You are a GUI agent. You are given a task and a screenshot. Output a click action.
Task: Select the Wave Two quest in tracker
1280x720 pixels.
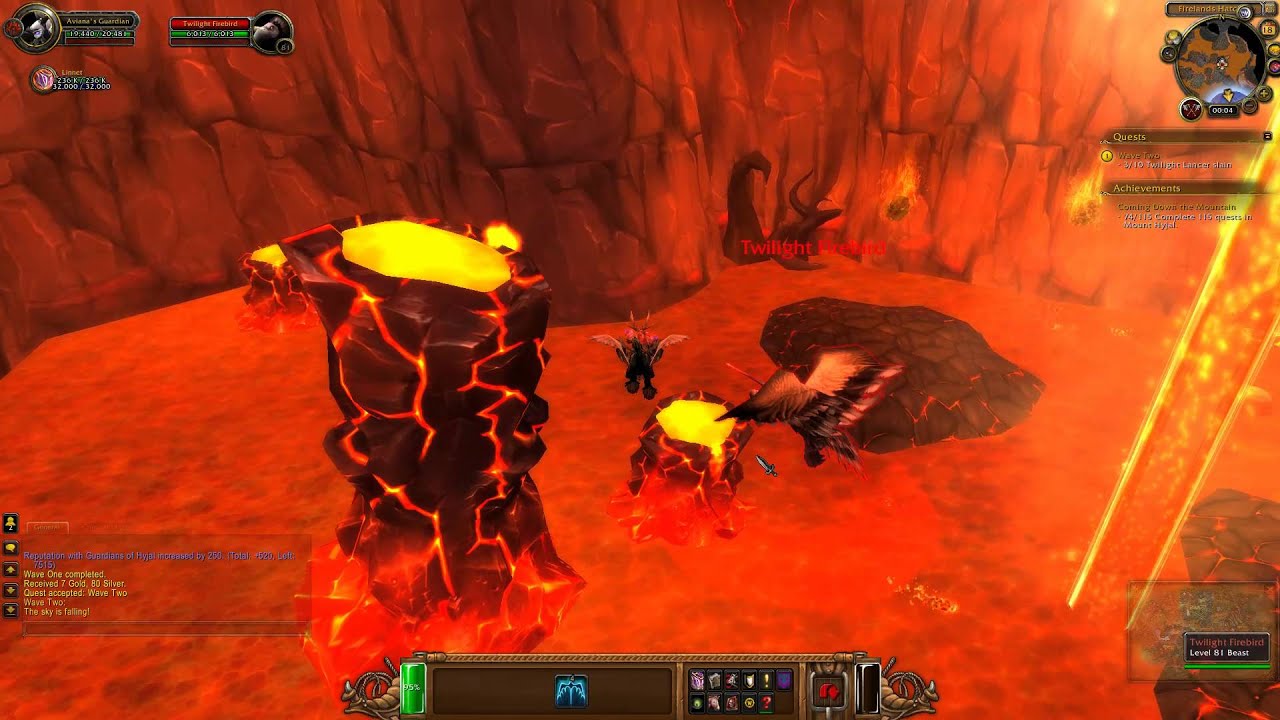(1139, 156)
